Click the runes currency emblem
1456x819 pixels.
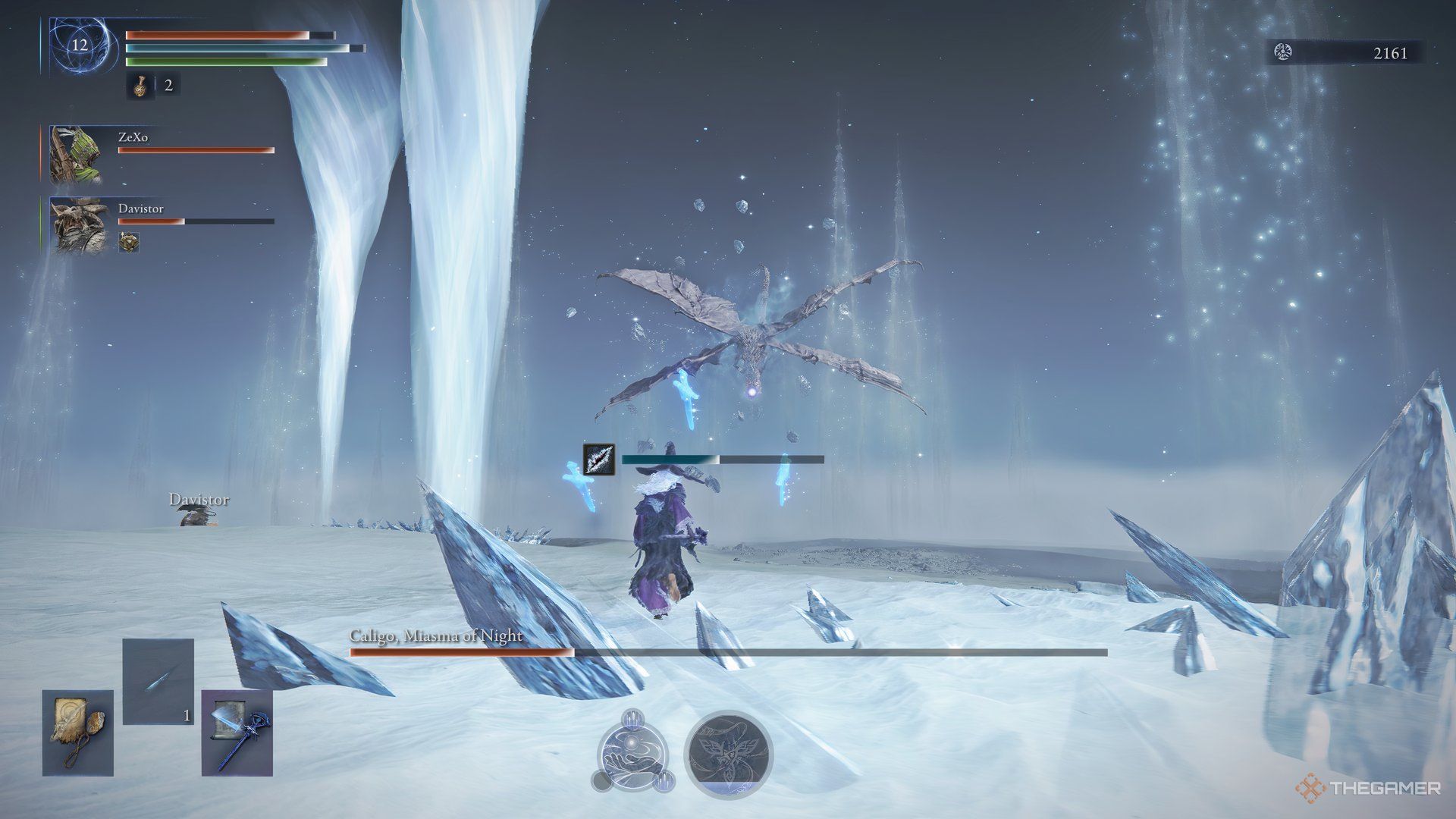tap(1283, 52)
